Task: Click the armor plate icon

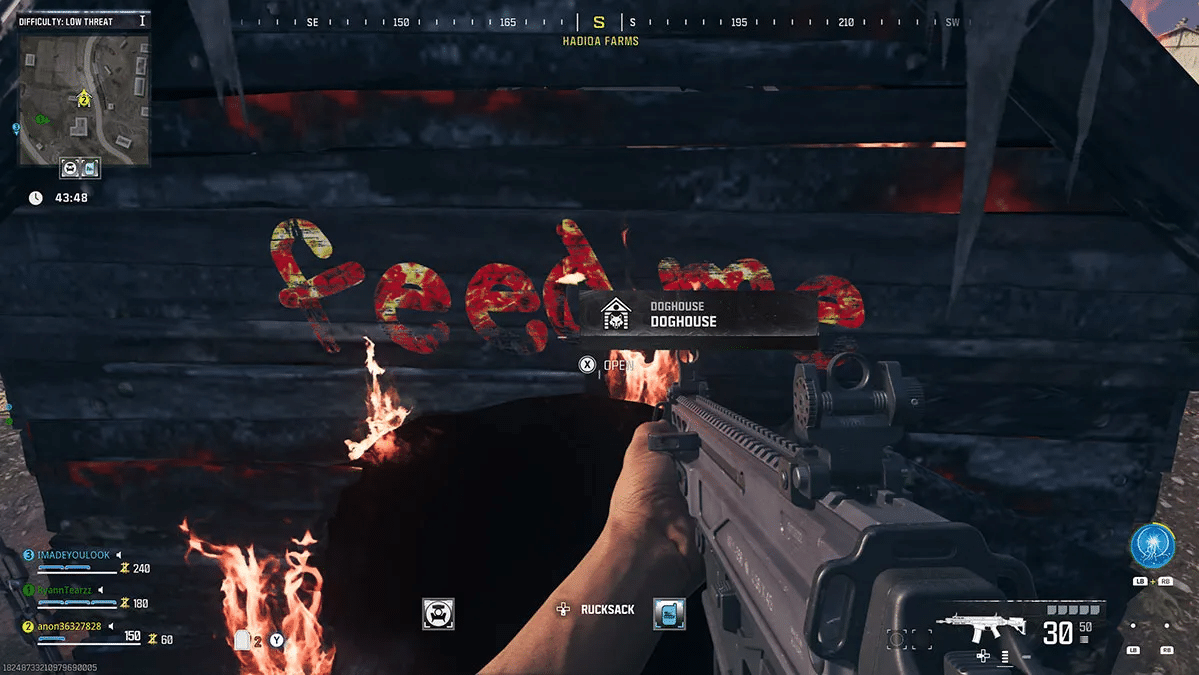Action: pyautogui.click(x=242, y=640)
